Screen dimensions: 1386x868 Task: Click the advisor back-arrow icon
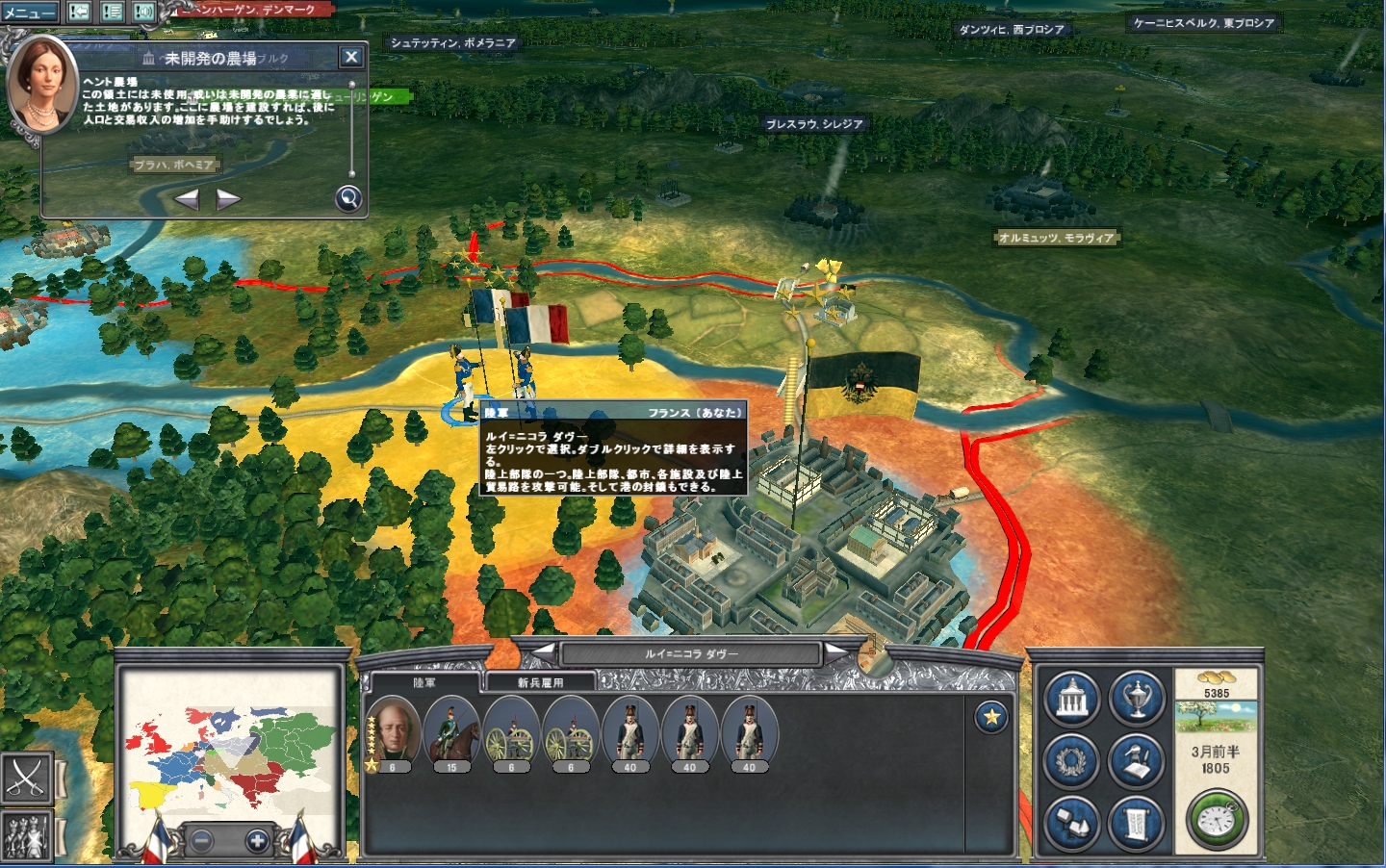(x=80, y=13)
